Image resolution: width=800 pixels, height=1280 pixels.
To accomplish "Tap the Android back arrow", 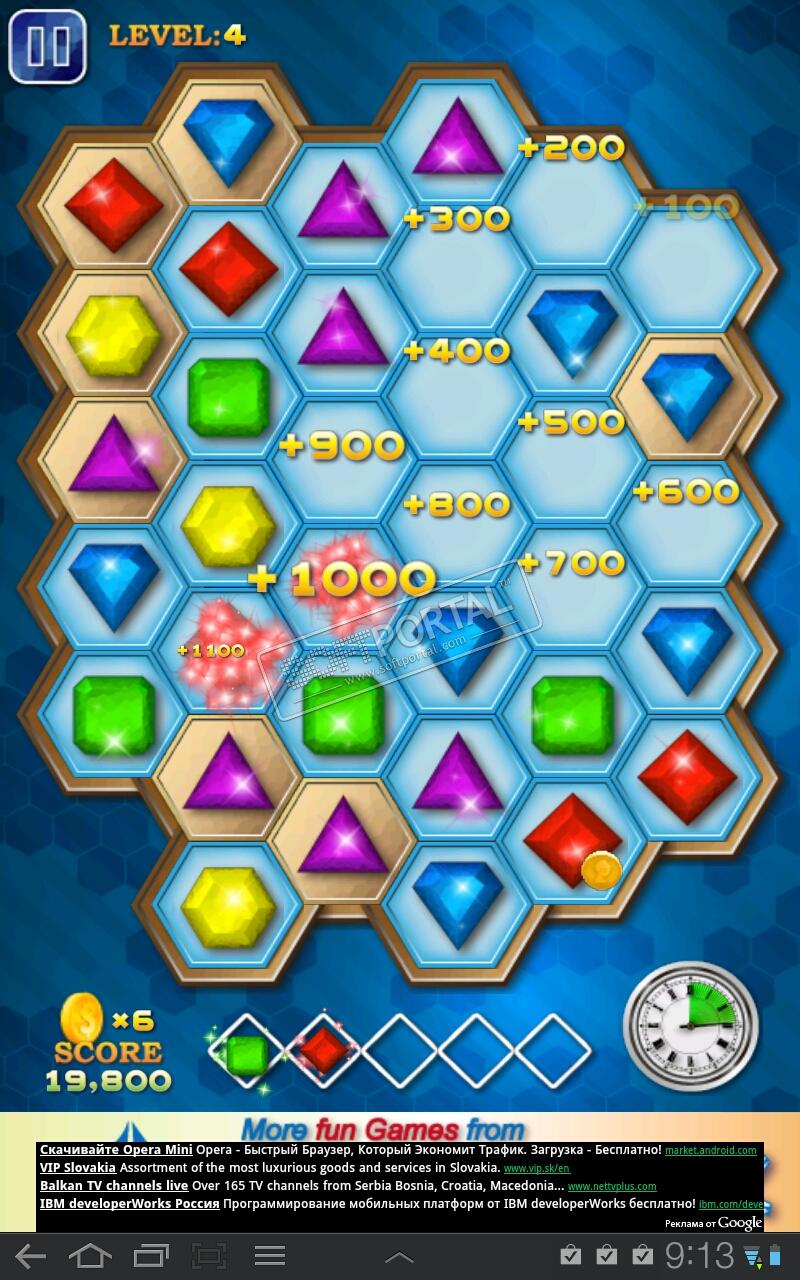I will point(30,1256).
